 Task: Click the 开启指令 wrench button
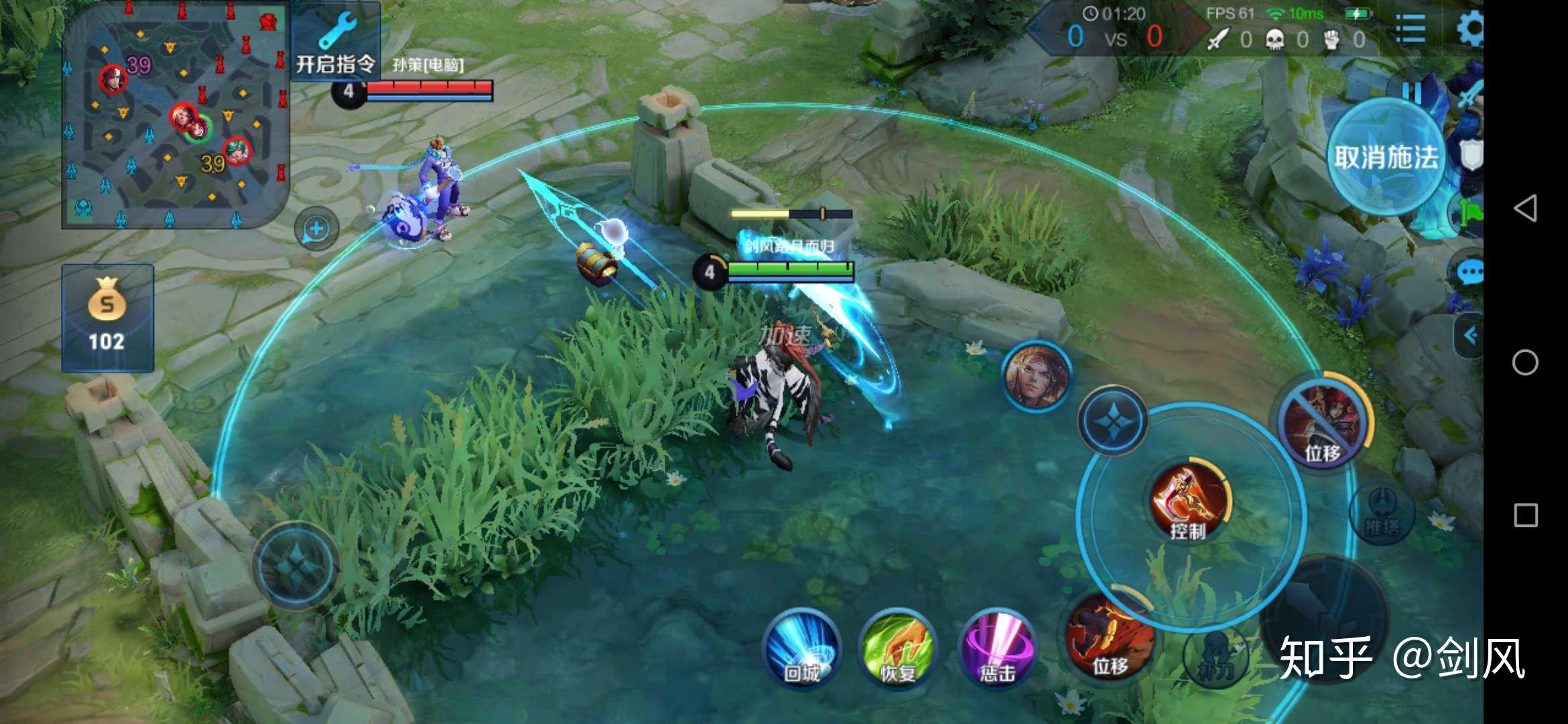pos(335,42)
